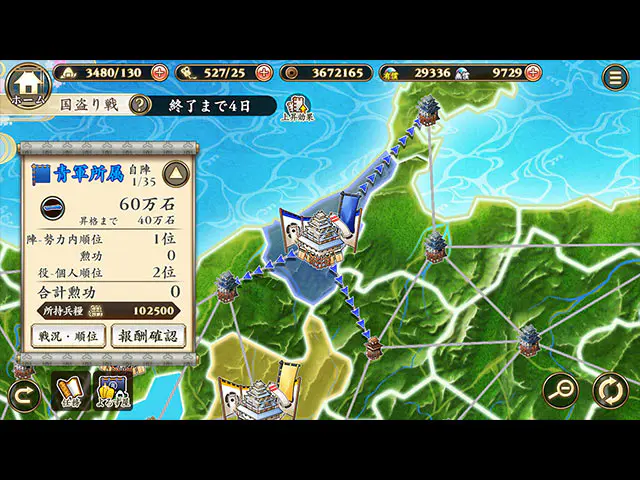The image size is (640, 480).
Task: Collapse the 青軍所属 info panel with the triangle button
Action: coord(176,174)
